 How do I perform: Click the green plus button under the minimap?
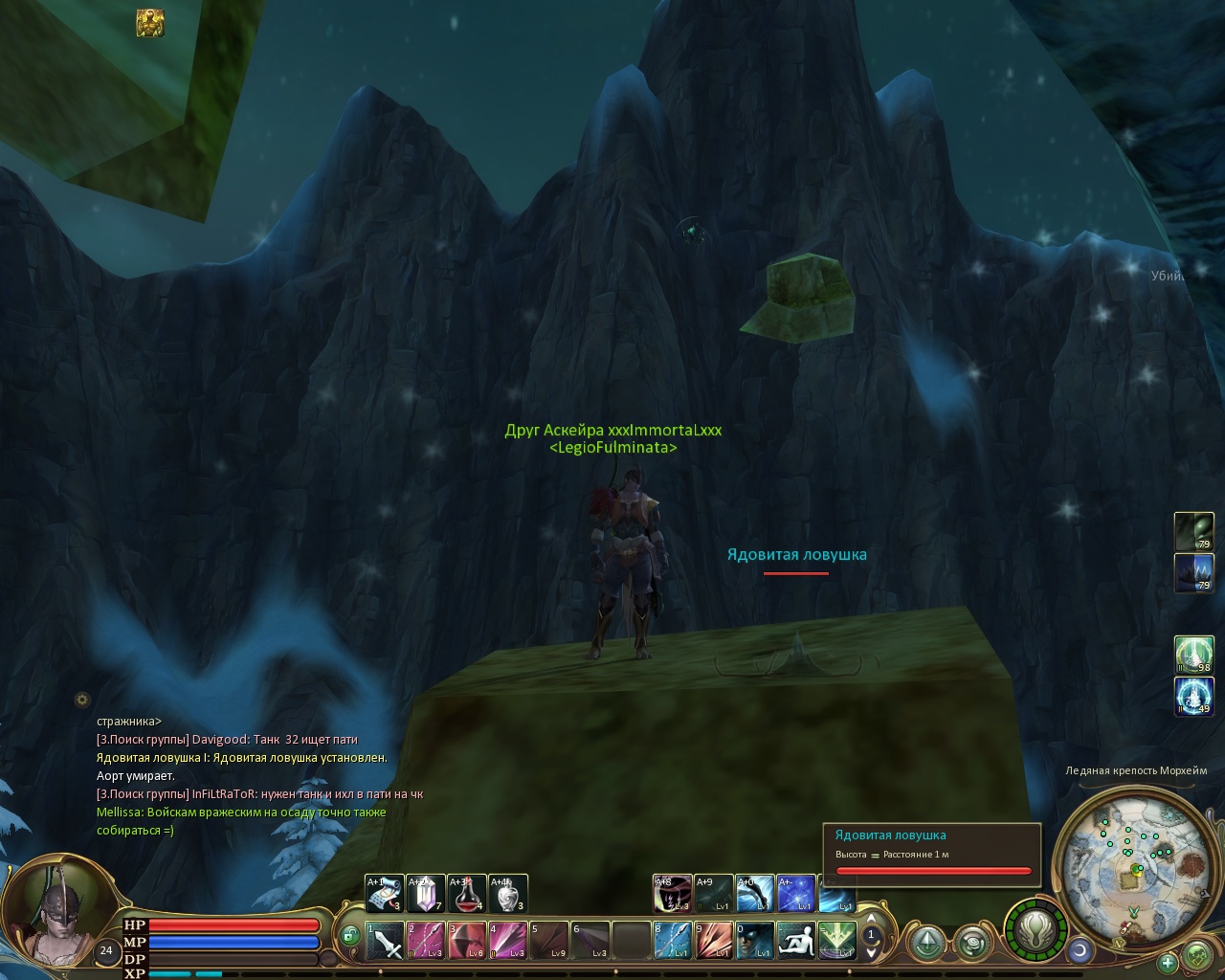[x=1168, y=962]
